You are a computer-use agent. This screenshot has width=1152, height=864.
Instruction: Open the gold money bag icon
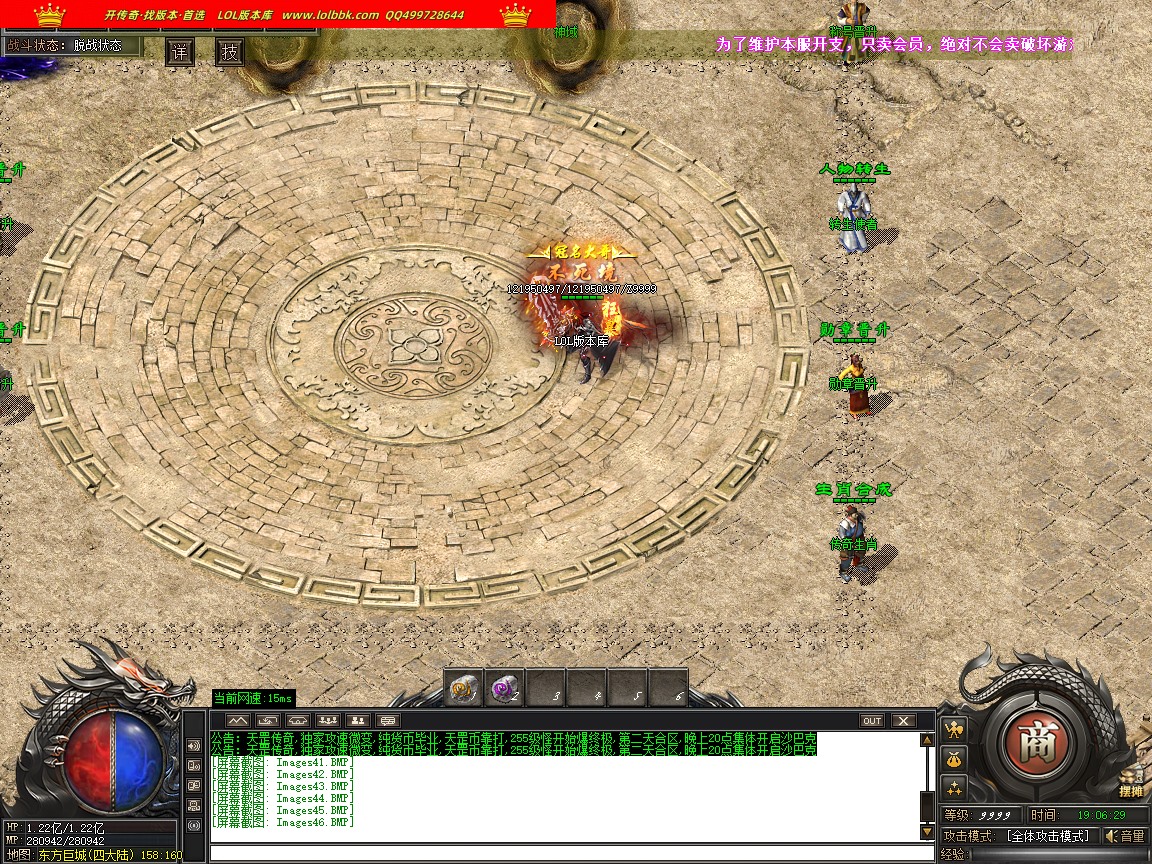[x=955, y=759]
